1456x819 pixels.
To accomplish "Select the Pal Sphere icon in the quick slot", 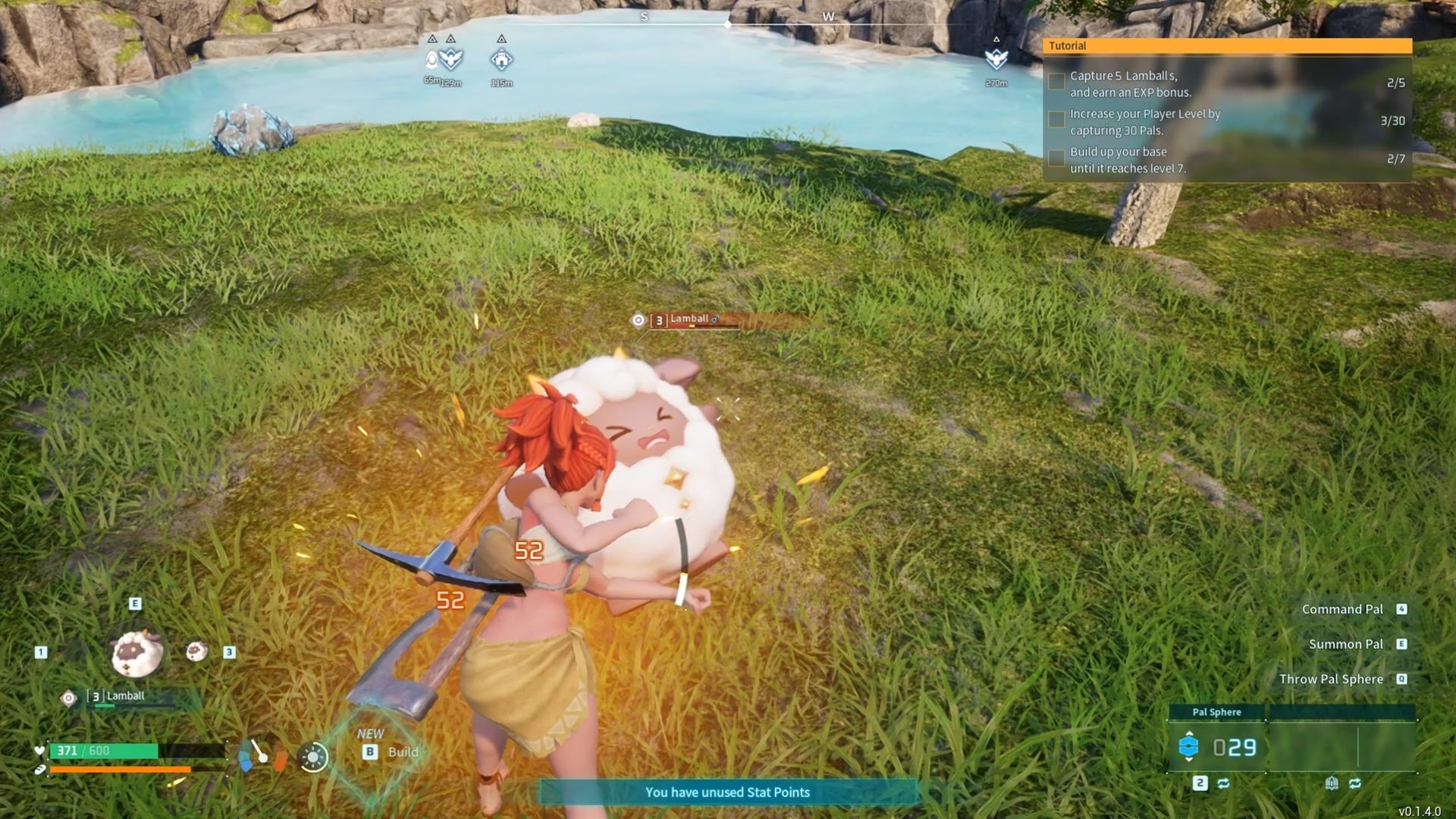I will 1188,746.
